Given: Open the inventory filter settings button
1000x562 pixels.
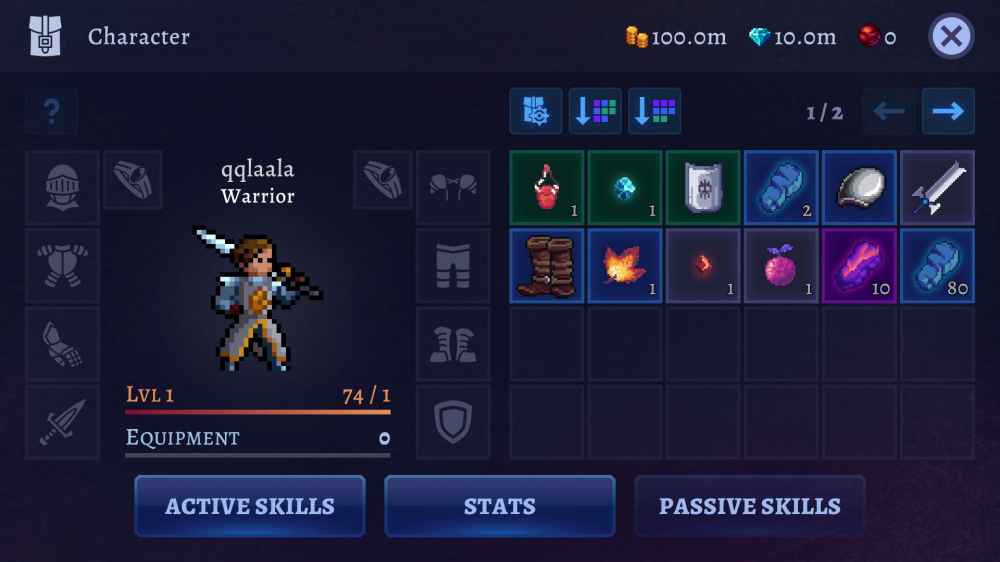Looking at the screenshot, I should [535, 111].
